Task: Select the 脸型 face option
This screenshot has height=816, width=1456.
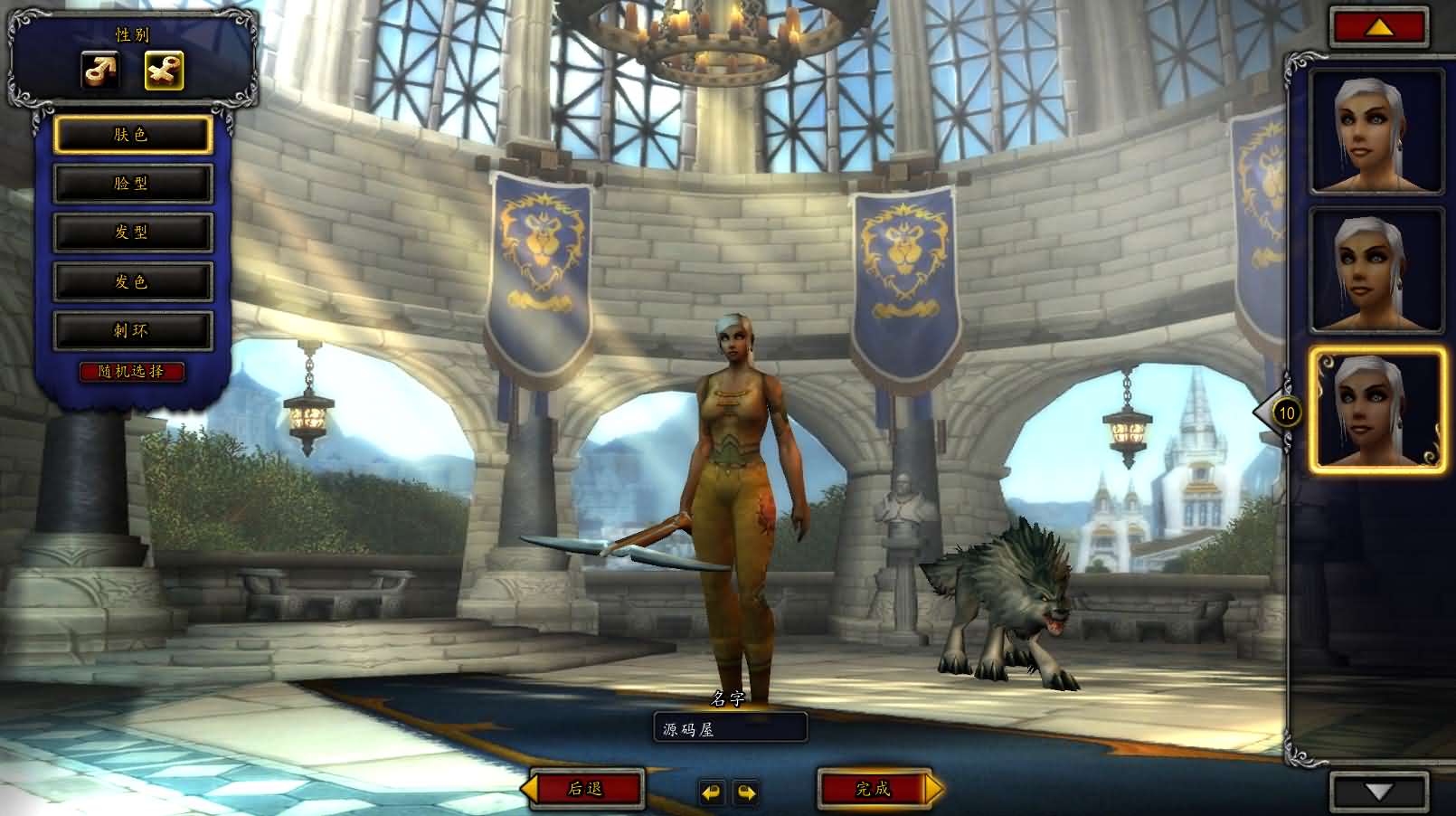Action: point(134,182)
